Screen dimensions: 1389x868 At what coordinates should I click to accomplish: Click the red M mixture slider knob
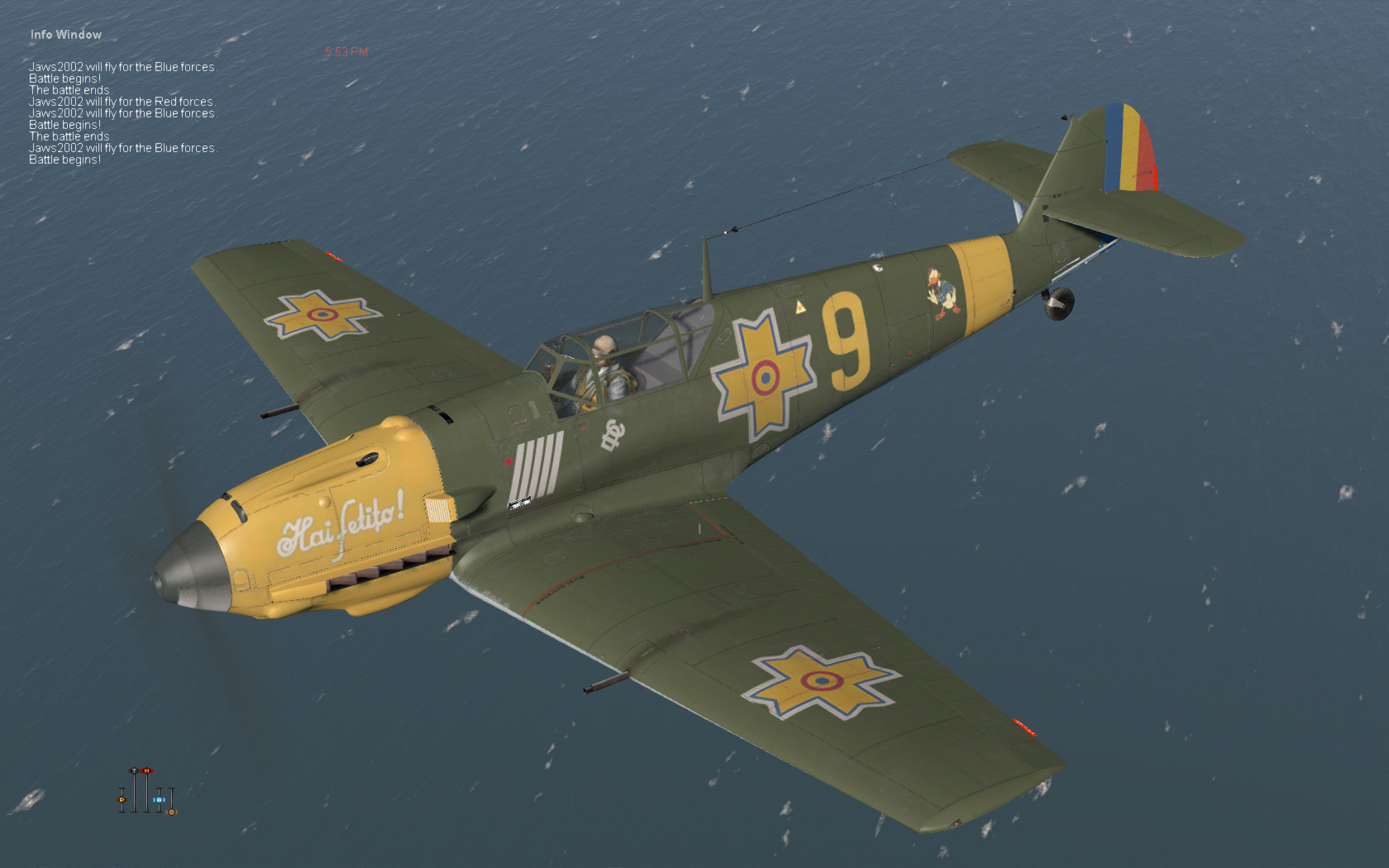[147, 771]
